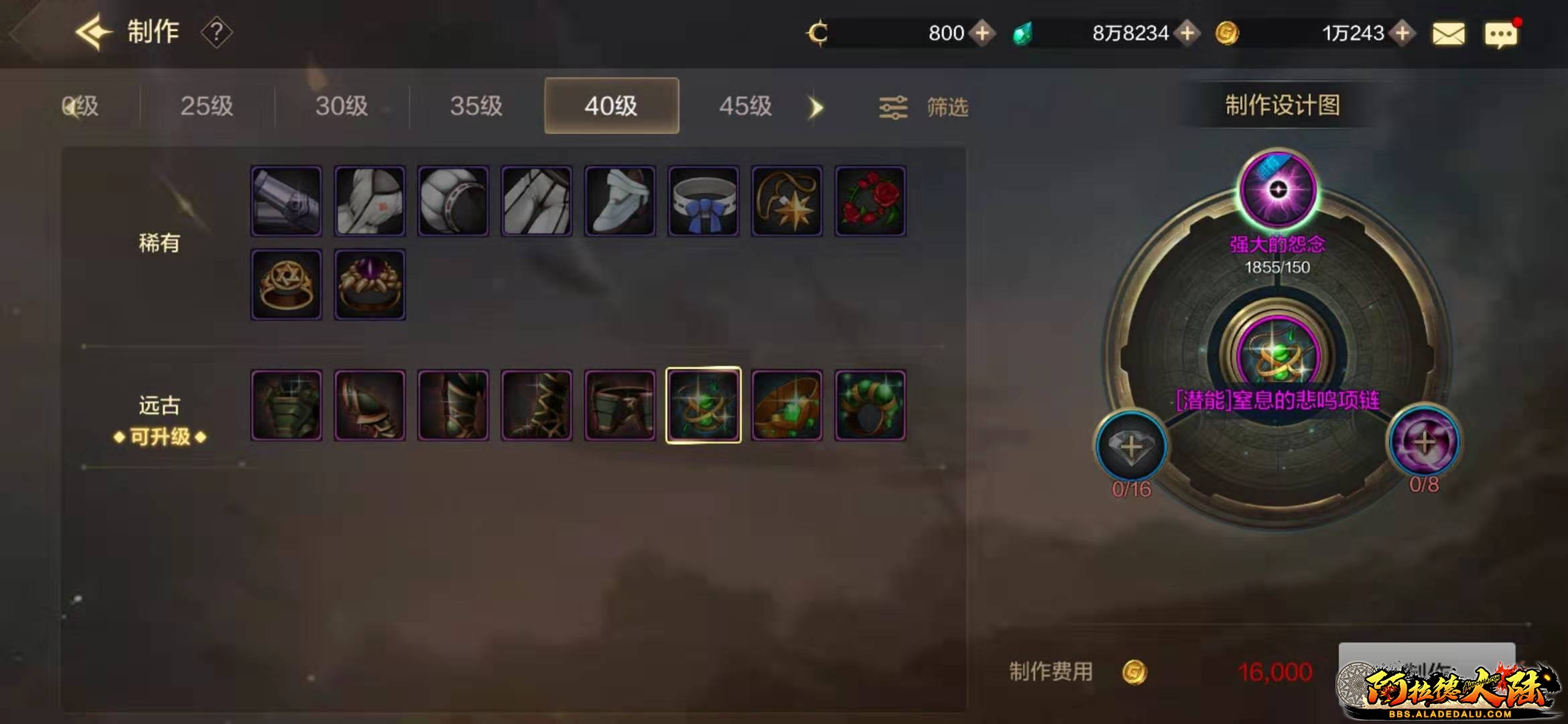Switch to the 35级 tab
This screenshot has height=724, width=1568.
[x=476, y=106]
